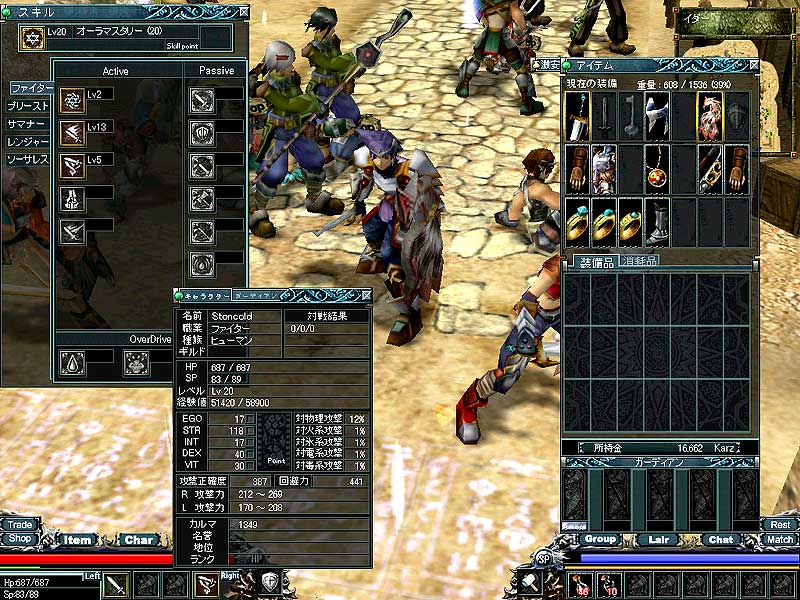Open the Lair panel

(659, 539)
